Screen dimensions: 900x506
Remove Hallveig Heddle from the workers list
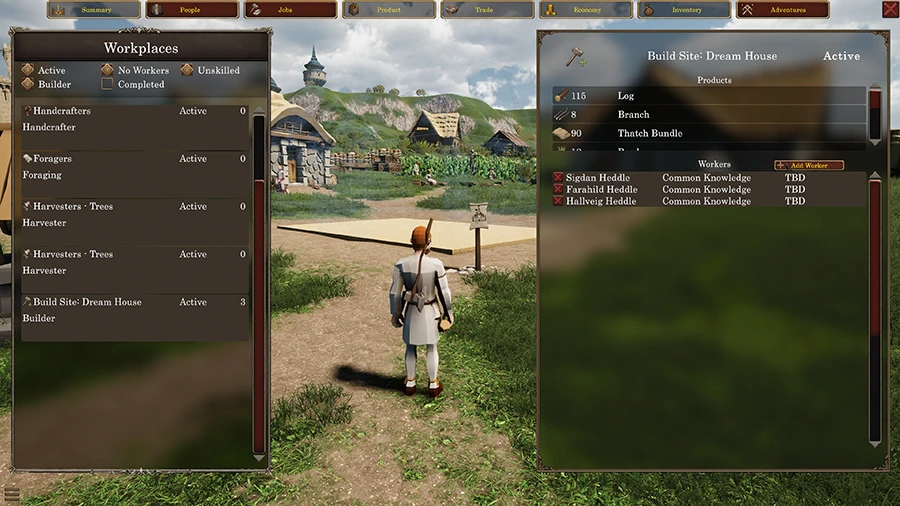coord(558,201)
